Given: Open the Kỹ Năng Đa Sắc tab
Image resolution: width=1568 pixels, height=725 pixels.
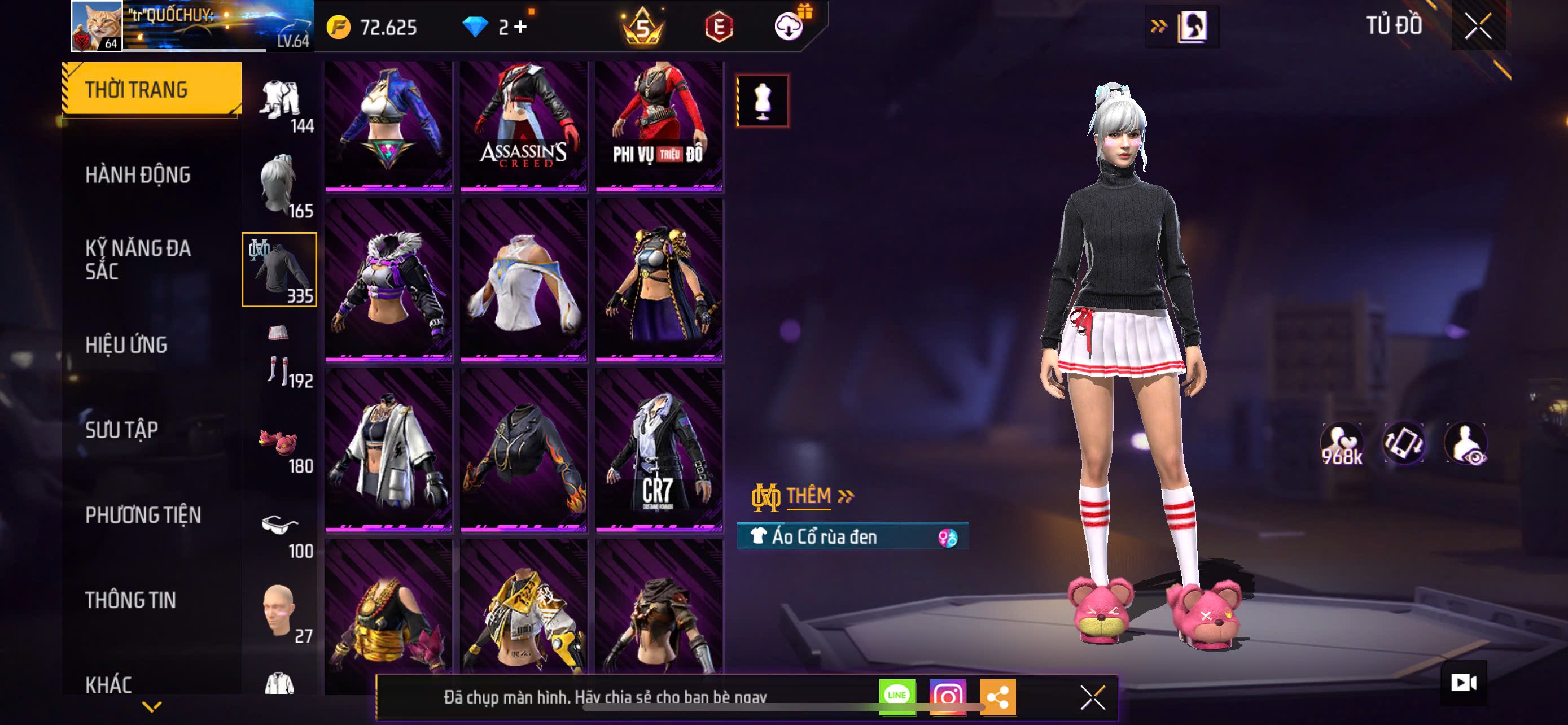Looking at the screenshot, I should click(138, 259).
